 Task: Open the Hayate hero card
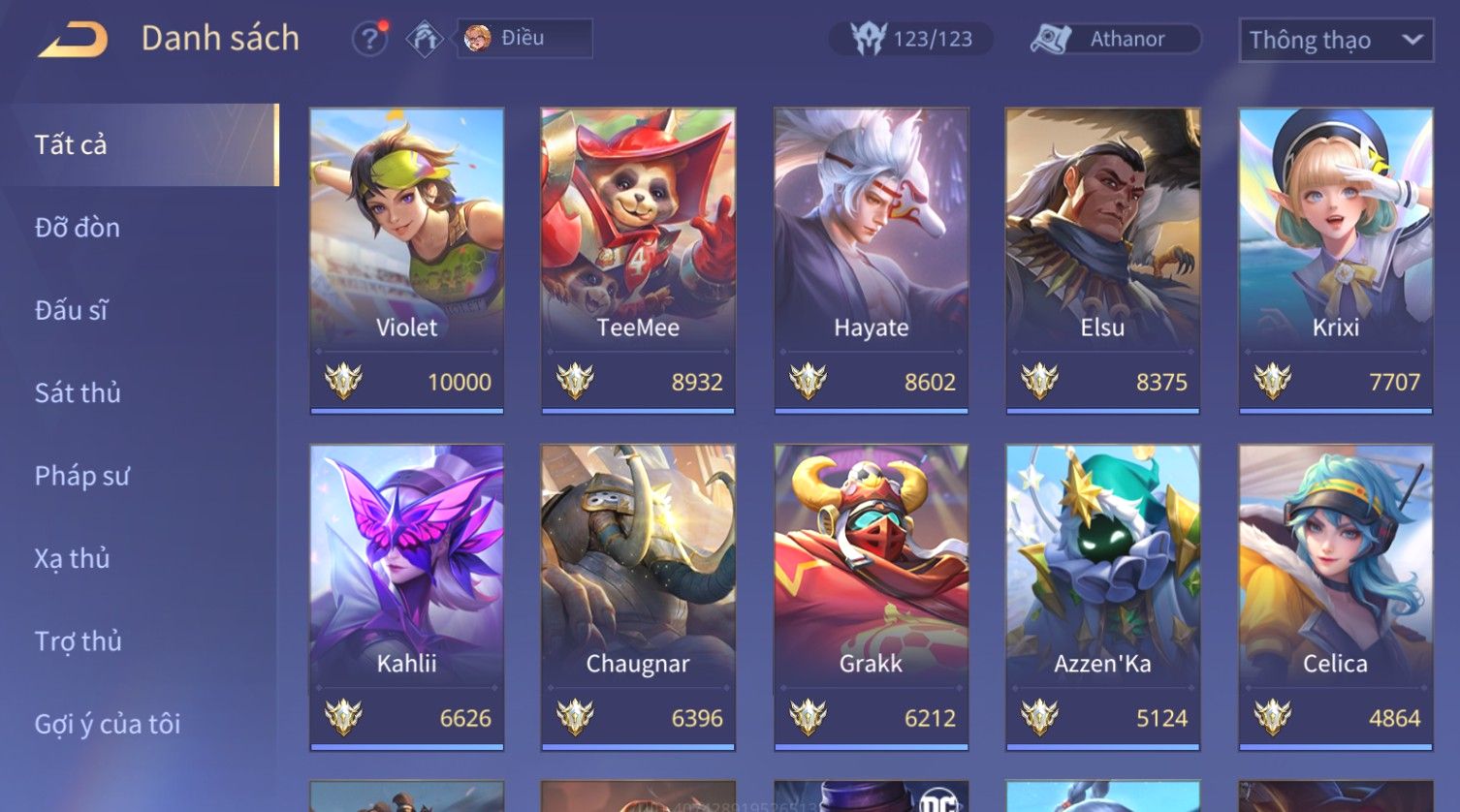871,260
